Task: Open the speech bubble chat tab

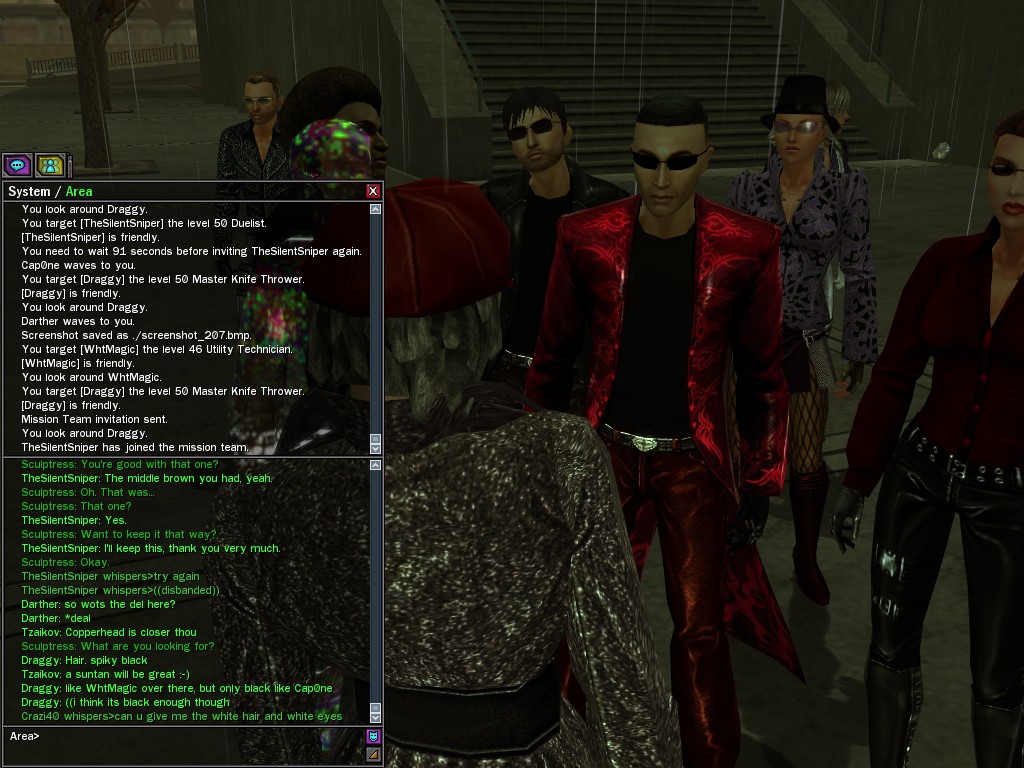Action: (17, 165)
